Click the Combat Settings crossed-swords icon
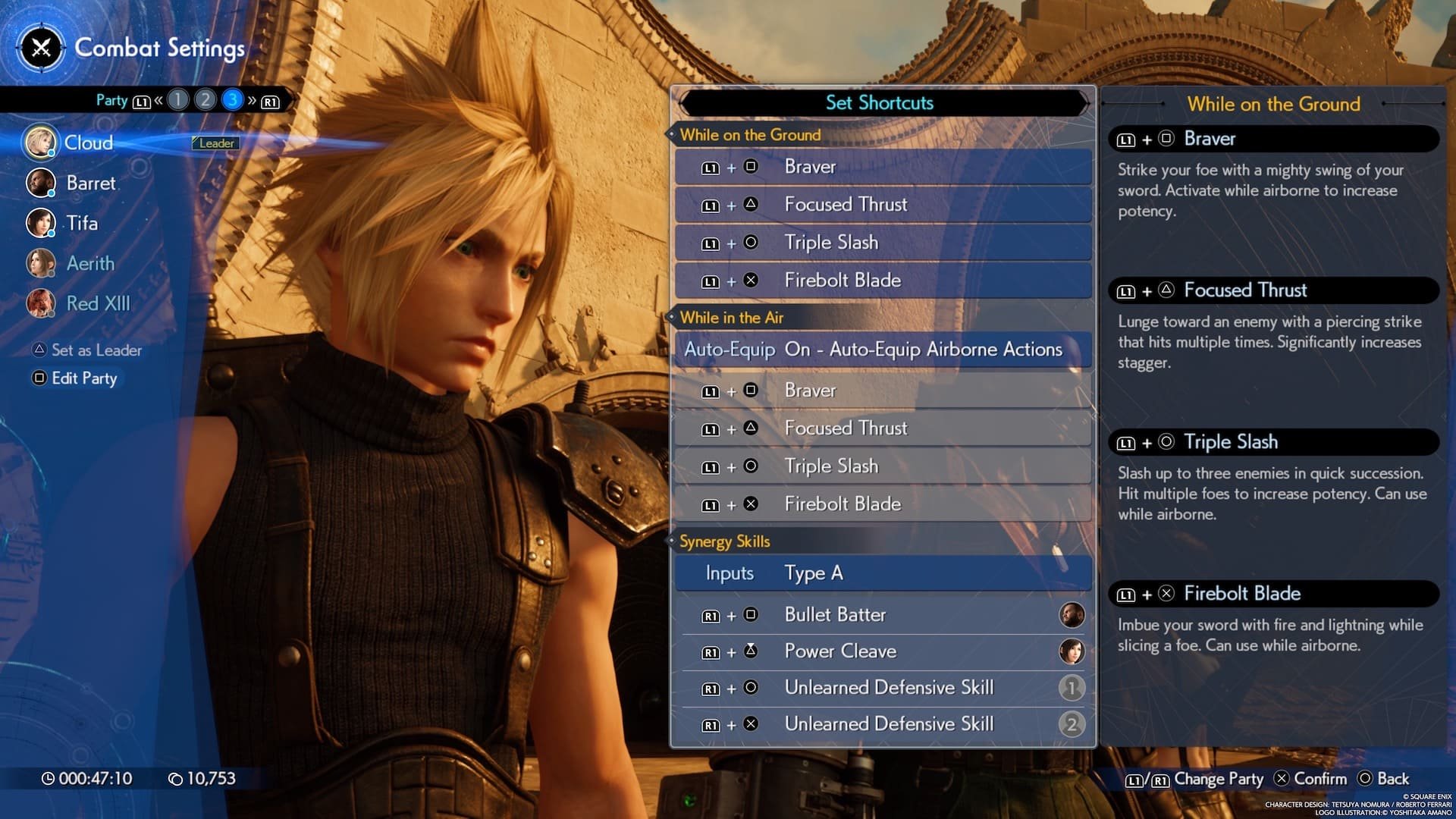Viewport: 1456px width, 819px height. [x=40, y=49]
